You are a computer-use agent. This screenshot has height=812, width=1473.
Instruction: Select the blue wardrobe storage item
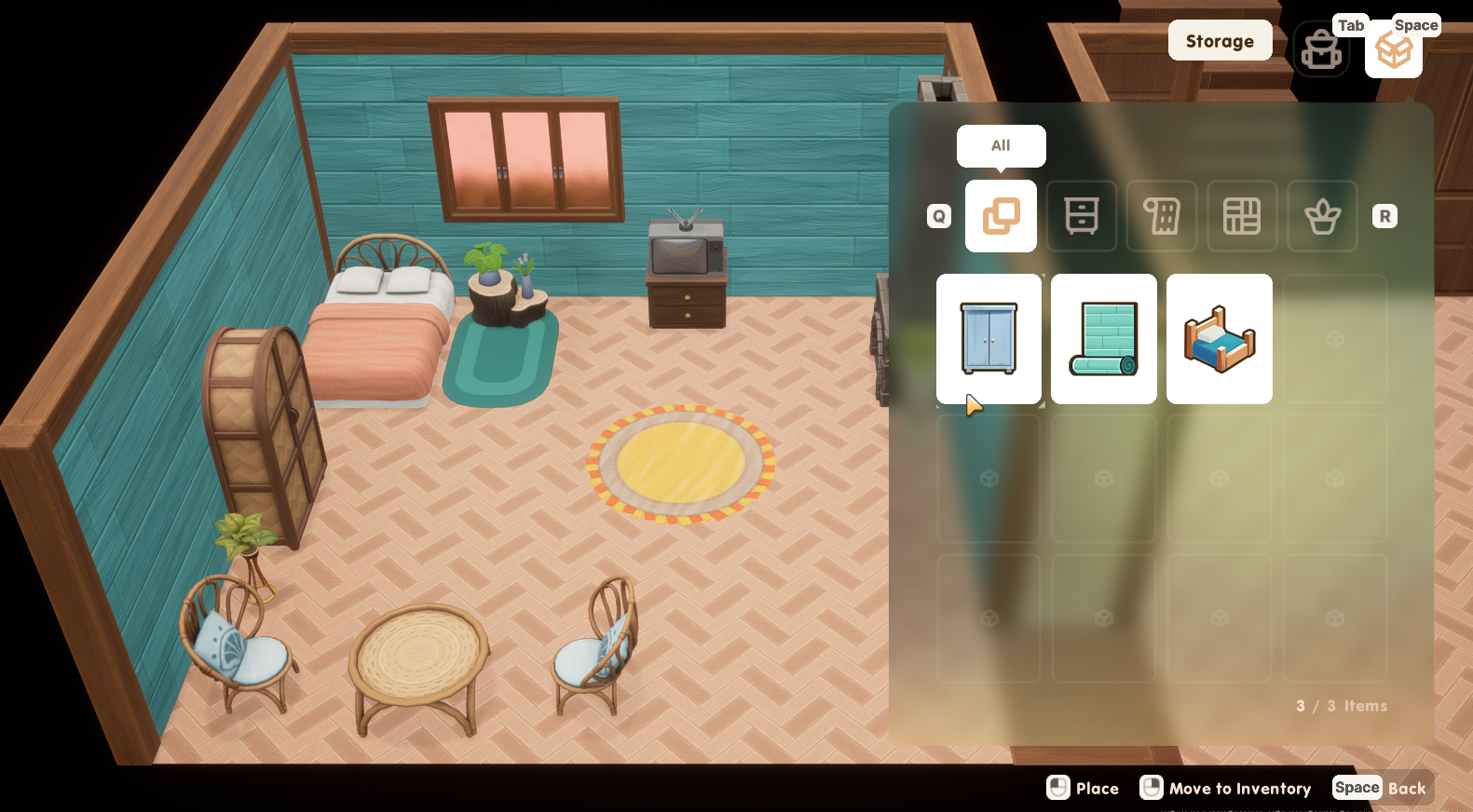[989, 339]
